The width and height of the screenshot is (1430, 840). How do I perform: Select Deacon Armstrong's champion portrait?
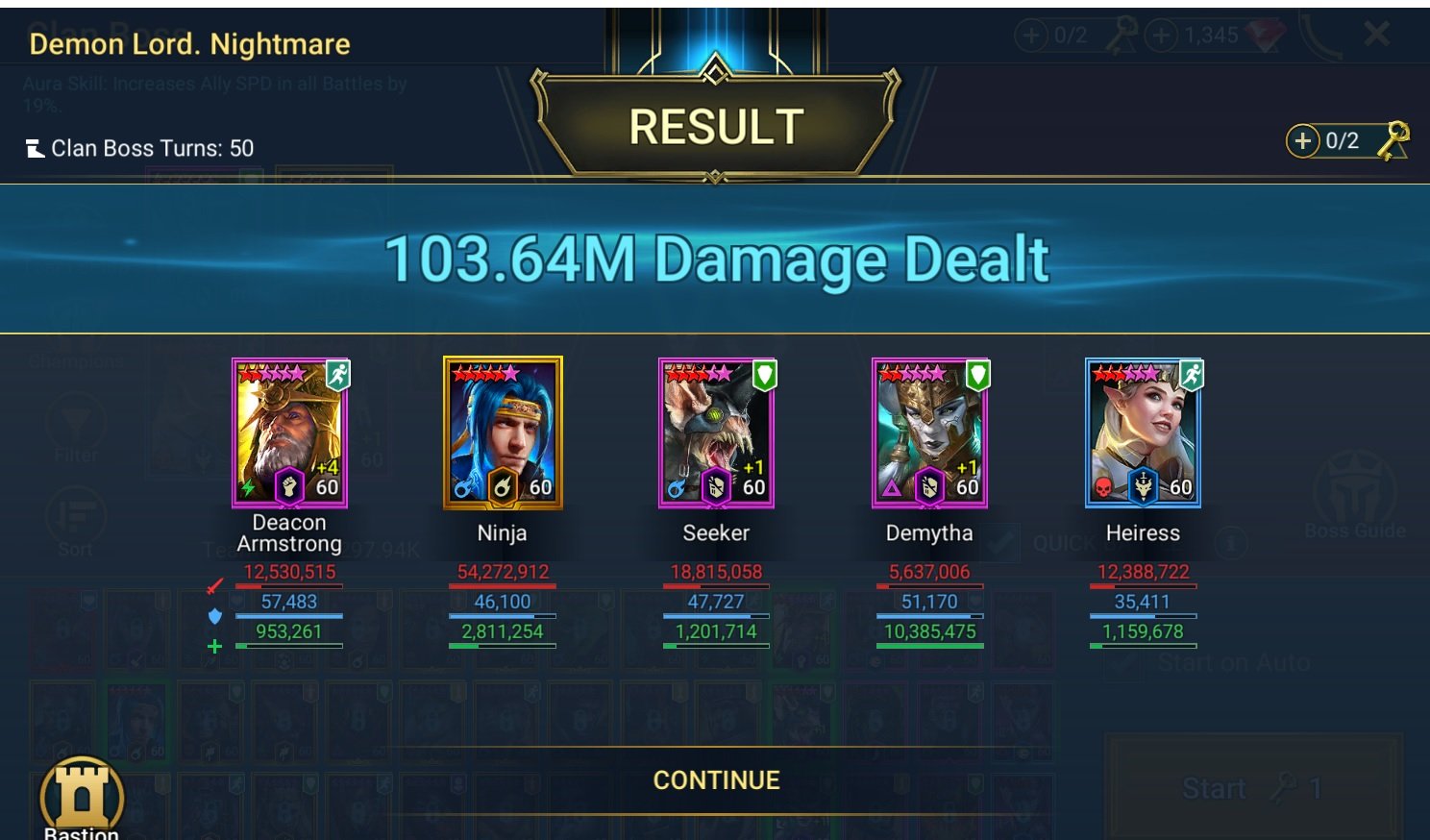point(289,432)
